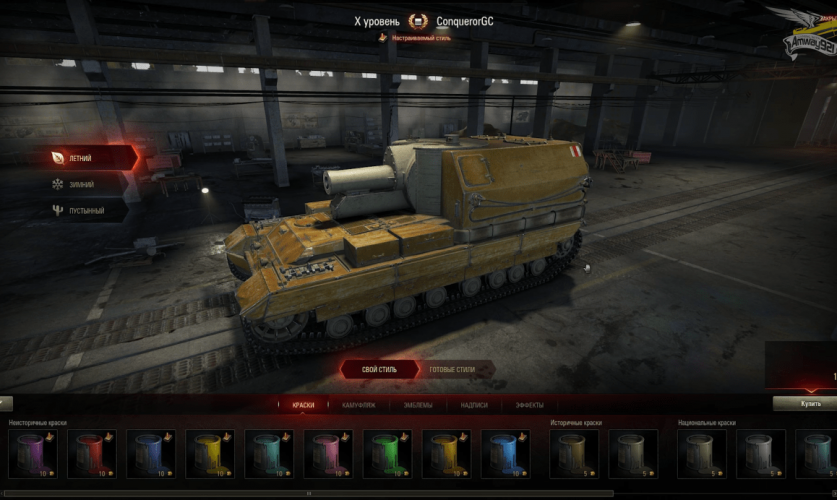Activate the Свой стиль mode
The width and height of the screenshot is (837, 500).
(377, 369)
